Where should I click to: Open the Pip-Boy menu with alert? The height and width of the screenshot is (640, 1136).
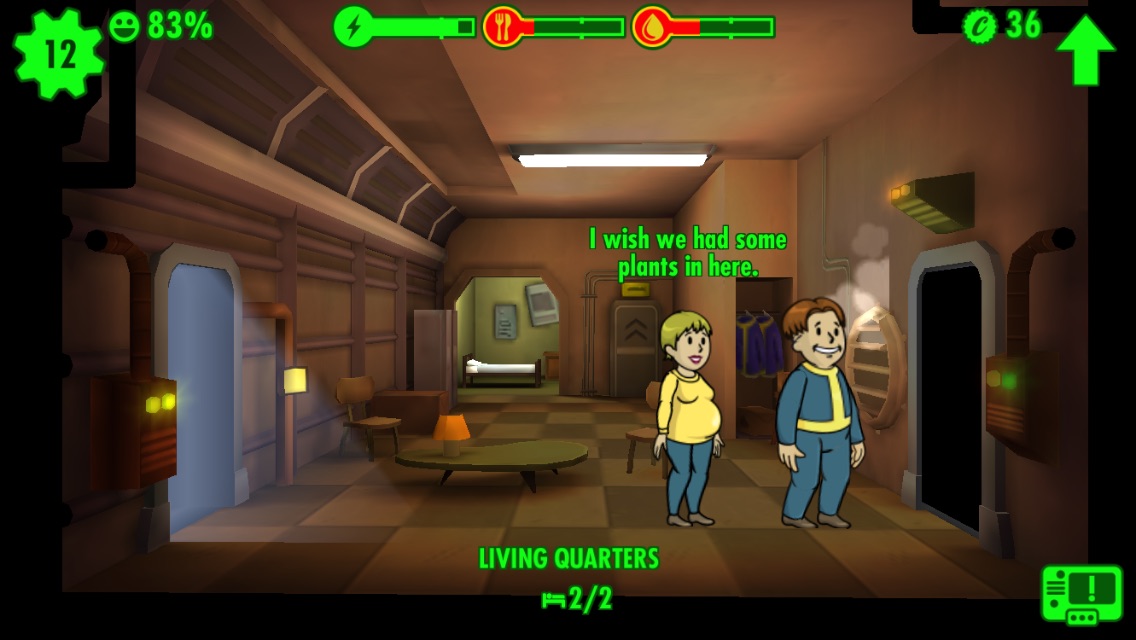pyautogui.click(x=1081, y=593)
